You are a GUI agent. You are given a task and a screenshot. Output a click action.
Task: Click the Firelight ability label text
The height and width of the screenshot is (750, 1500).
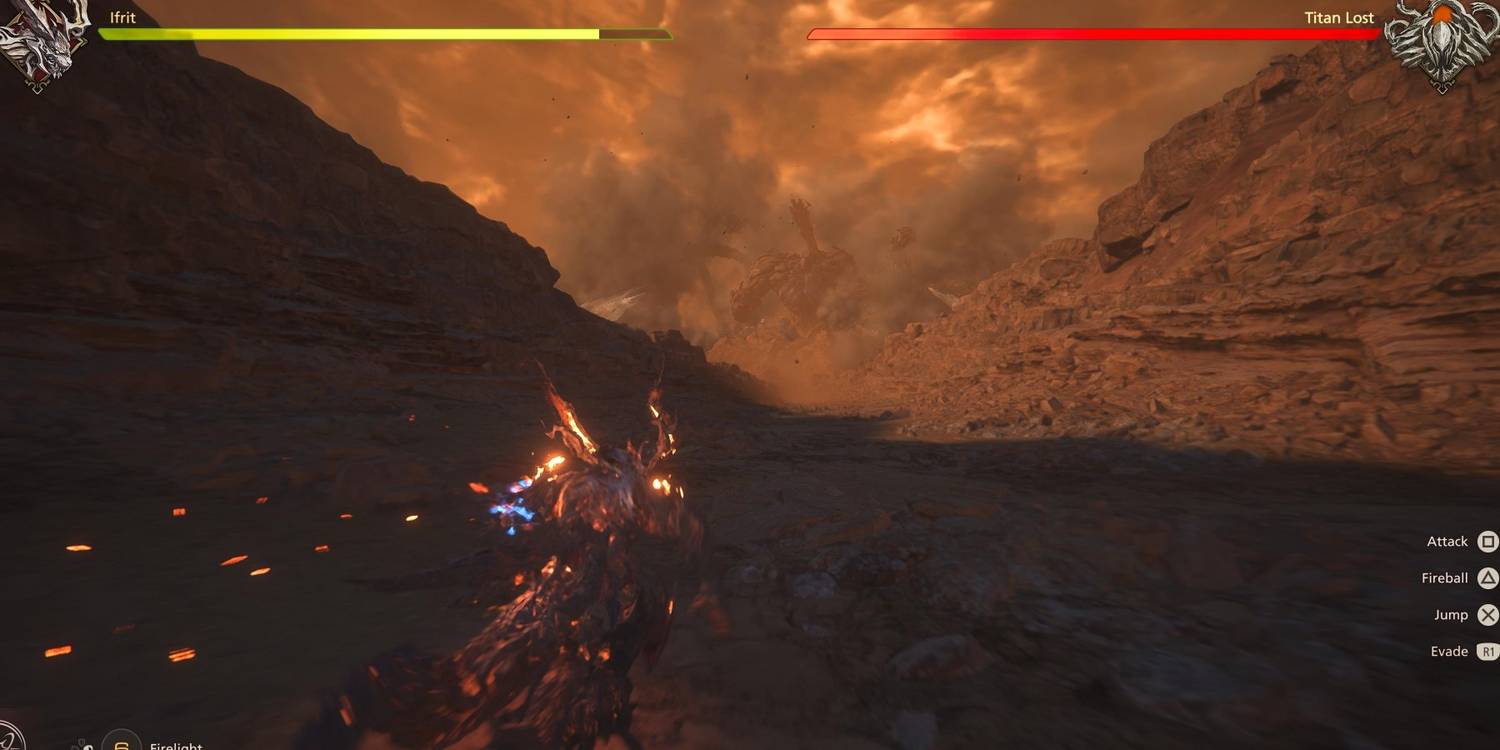pyautogui.click(x=177, y=745)
